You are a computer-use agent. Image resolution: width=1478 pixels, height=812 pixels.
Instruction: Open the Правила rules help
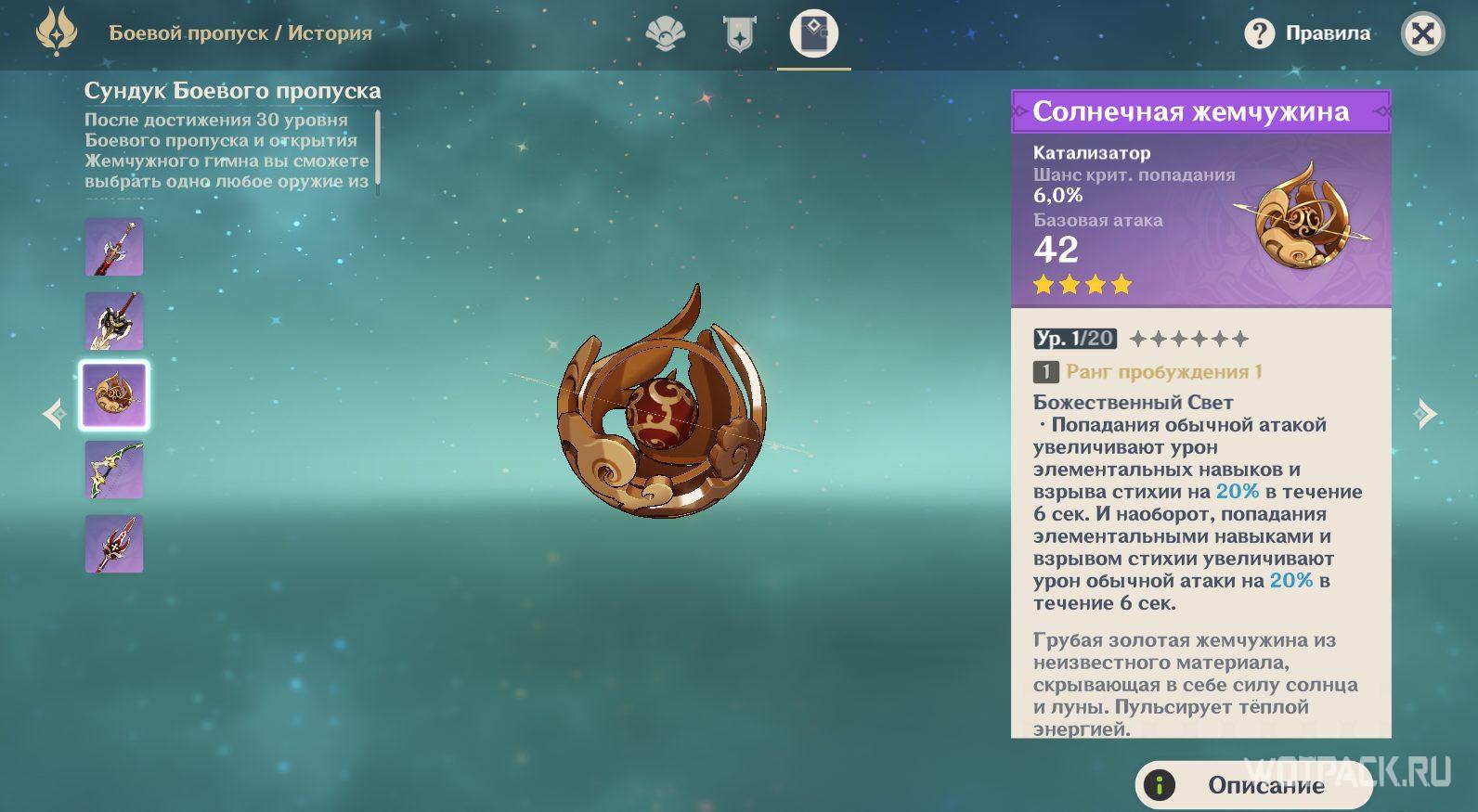pyautogui.click(x=1308, y=34)
